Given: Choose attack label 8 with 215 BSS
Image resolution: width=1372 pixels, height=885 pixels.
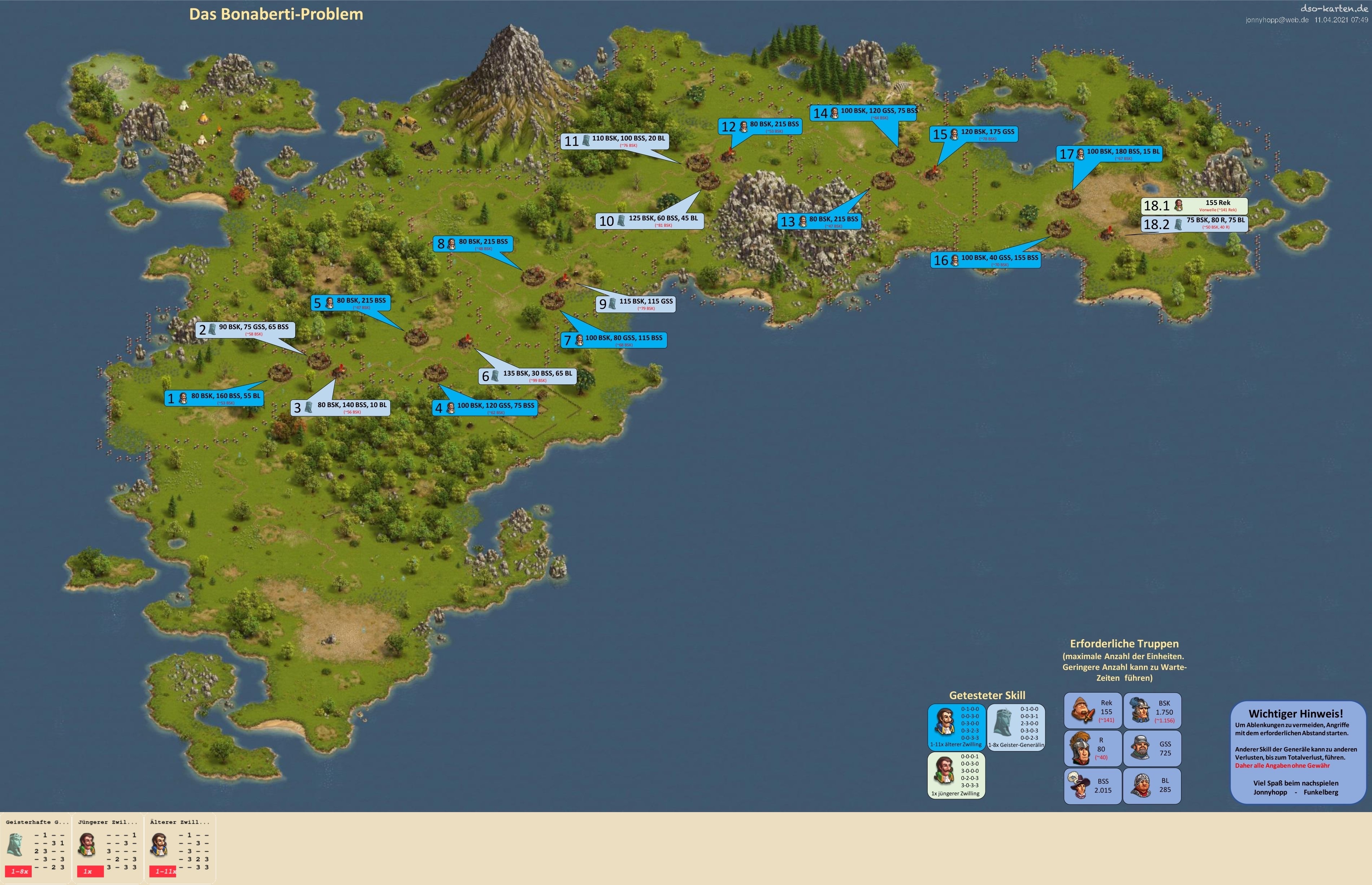Looking at the screenshot, I should coord(472,244).
